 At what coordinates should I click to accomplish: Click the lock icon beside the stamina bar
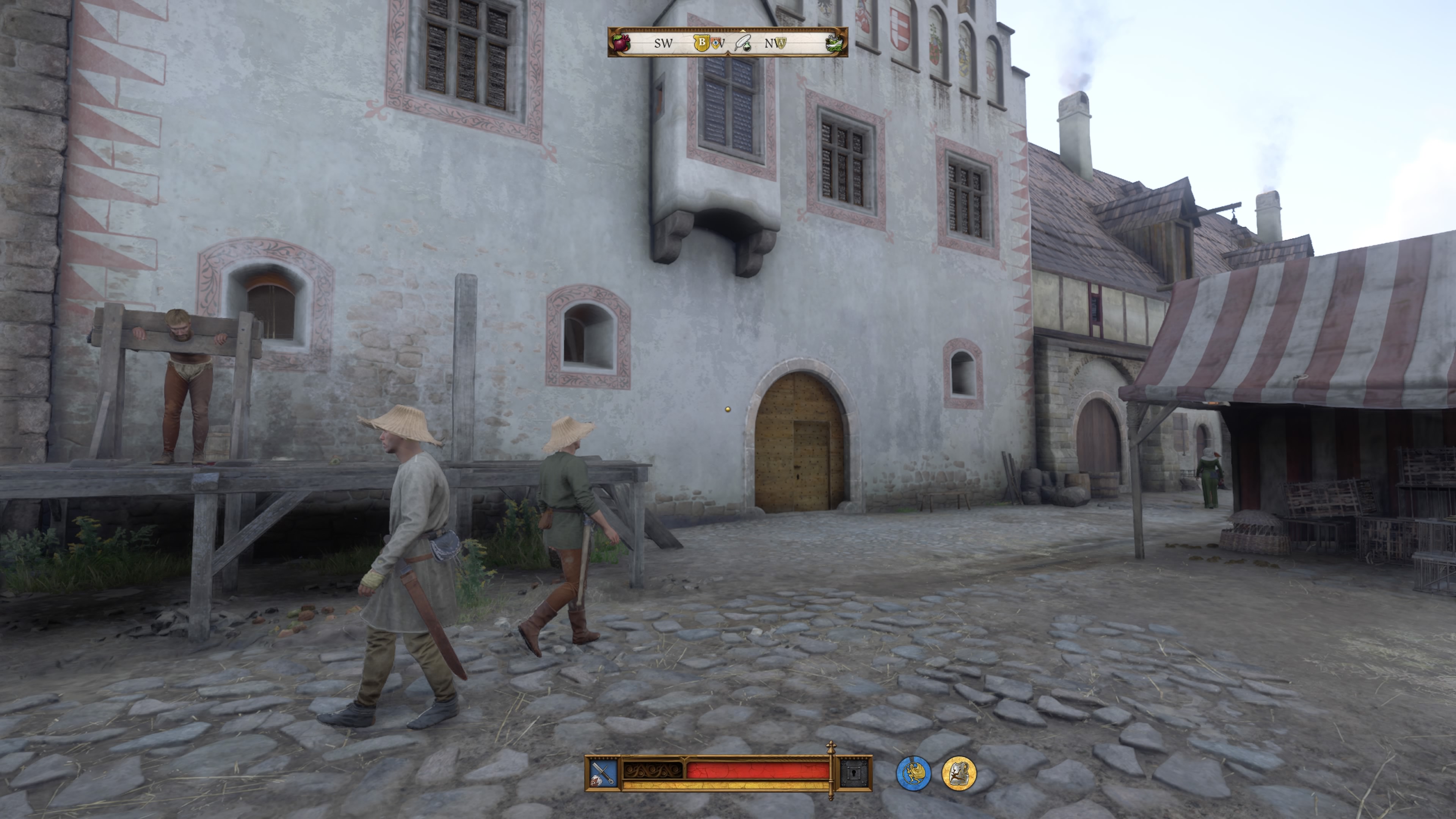854,773
